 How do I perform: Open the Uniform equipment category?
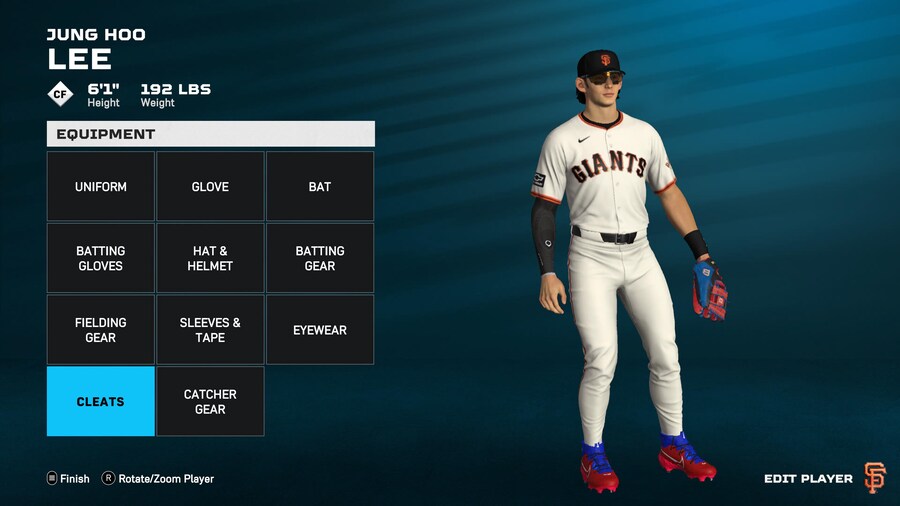pos(101,187)
